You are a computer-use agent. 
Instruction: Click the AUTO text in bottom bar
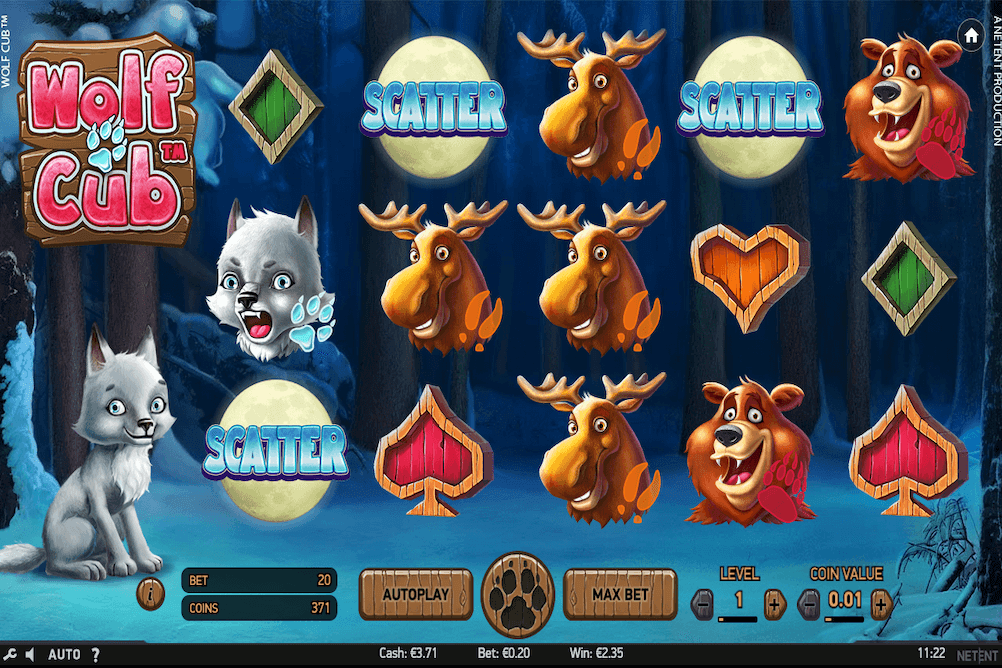click(64, 655)
